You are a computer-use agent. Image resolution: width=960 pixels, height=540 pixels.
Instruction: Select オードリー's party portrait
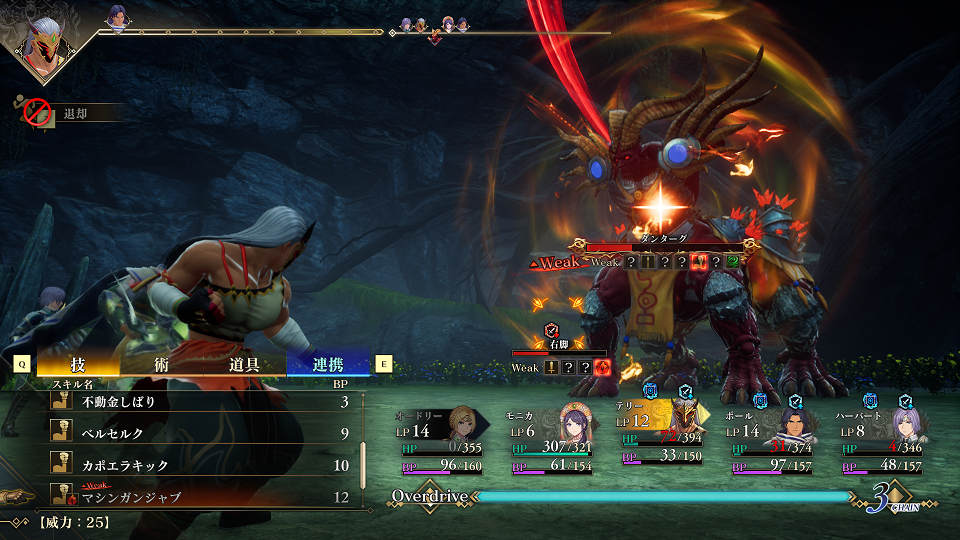[462, 421]
